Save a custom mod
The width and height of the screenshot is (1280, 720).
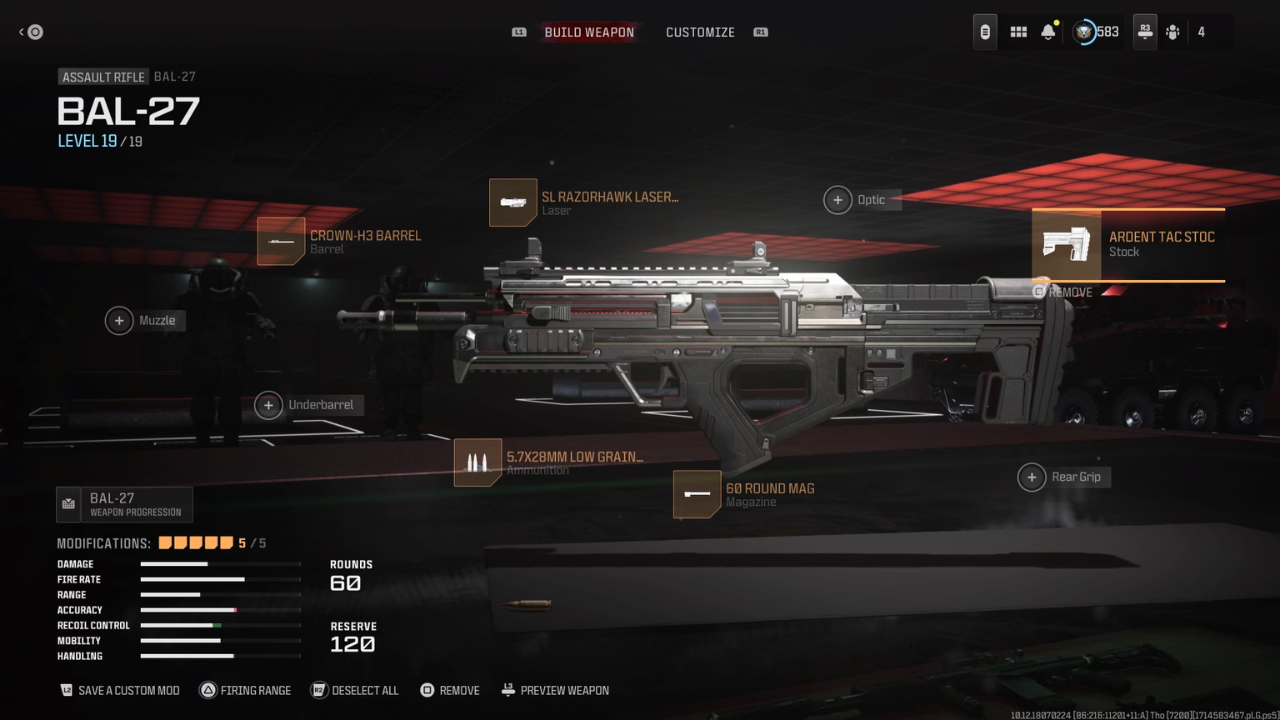(x=120, y=690)
